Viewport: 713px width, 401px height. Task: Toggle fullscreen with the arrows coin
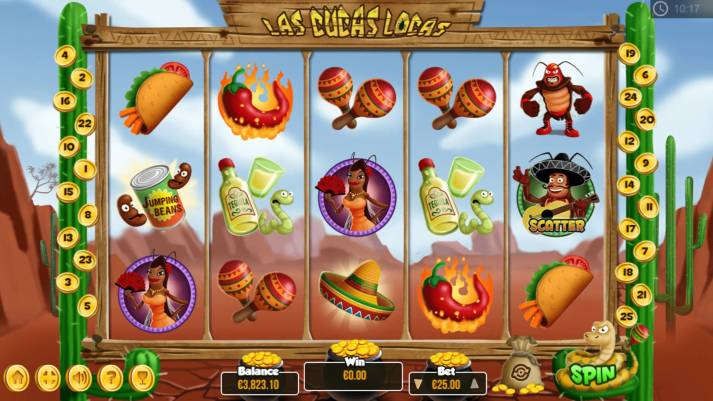pyautogui.click(x=48, y=378)
